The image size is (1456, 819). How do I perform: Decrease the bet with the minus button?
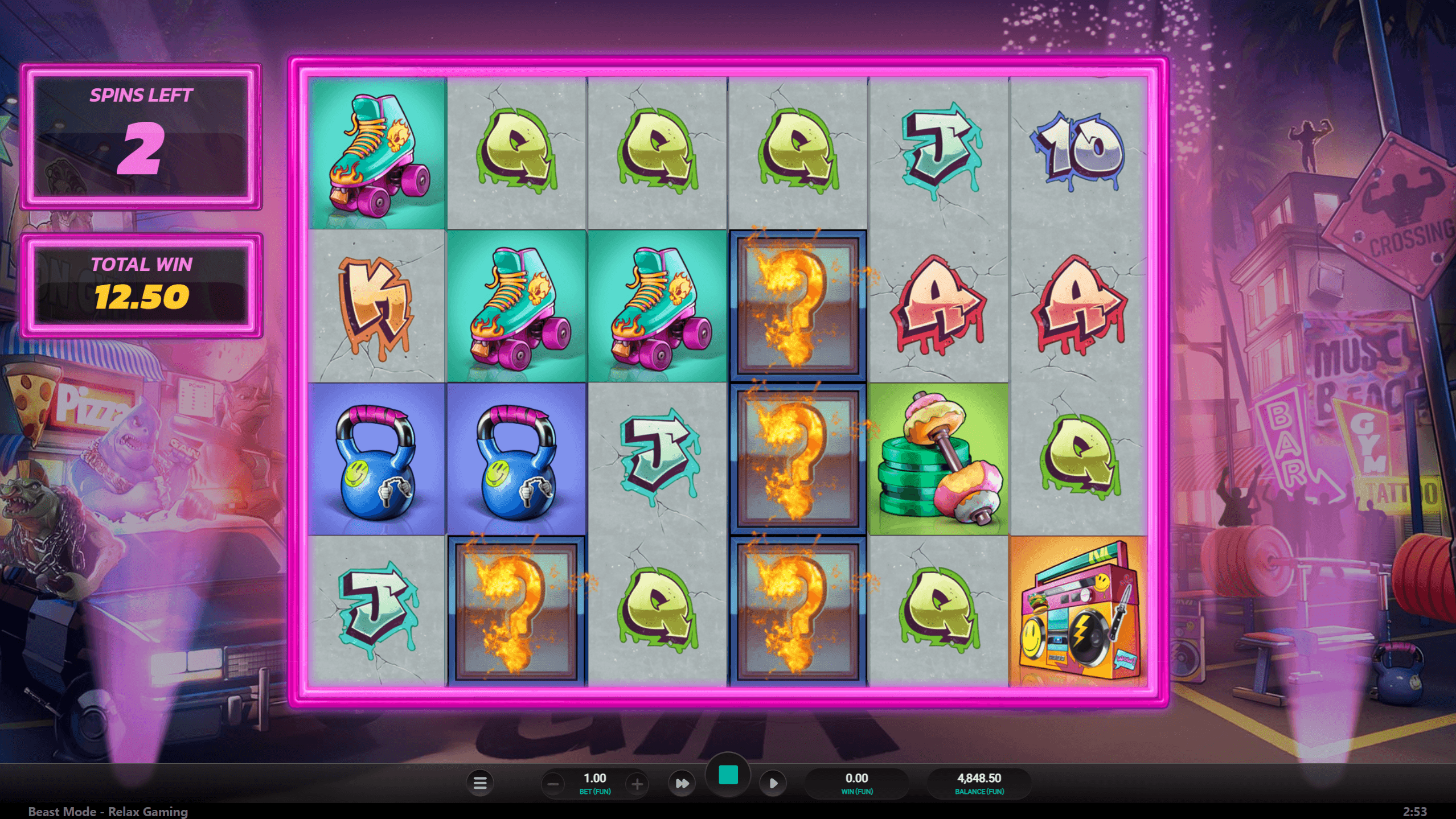[x=552, y=784]
